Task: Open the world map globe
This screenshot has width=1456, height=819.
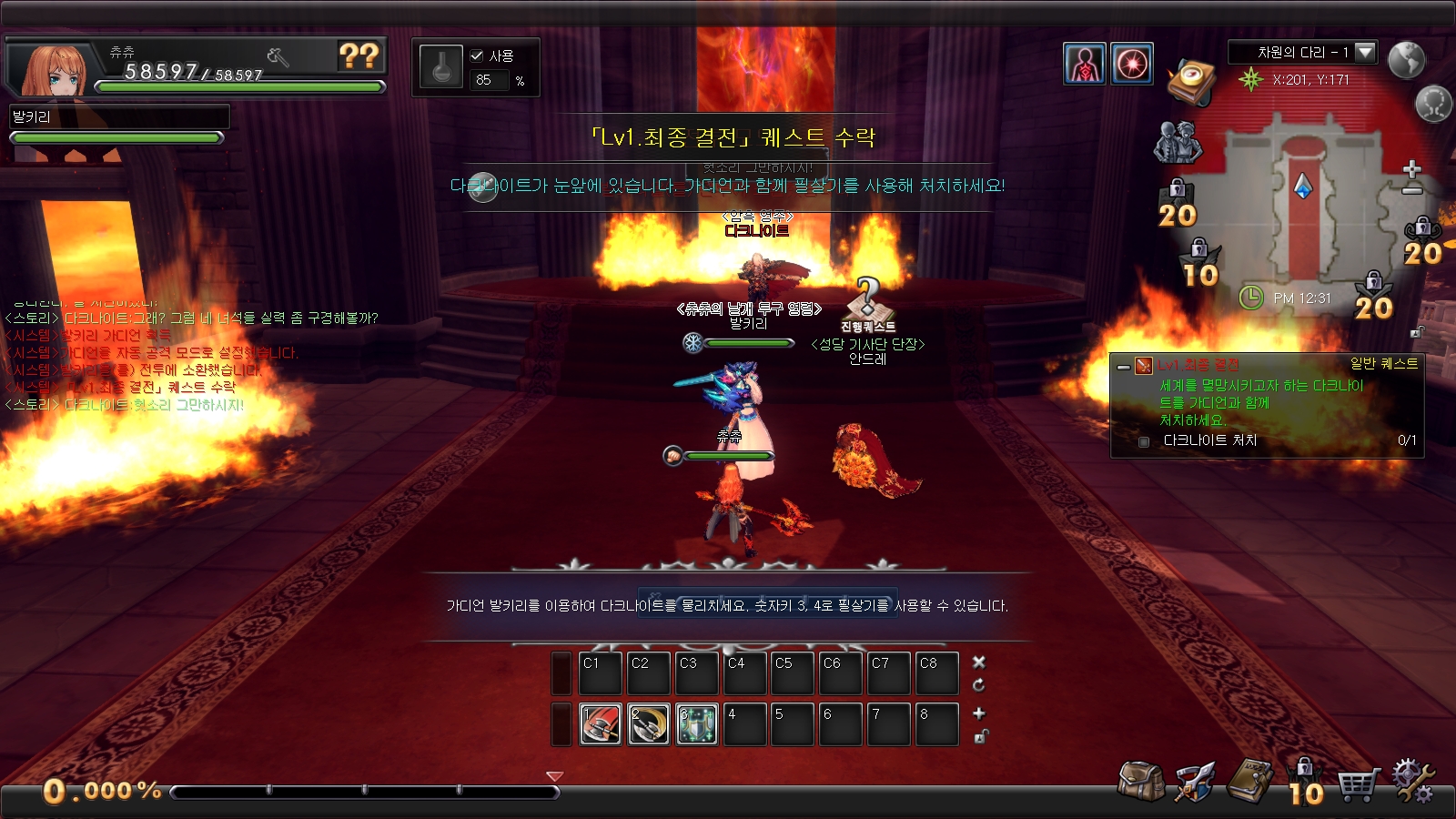Action: (1406, 60)
